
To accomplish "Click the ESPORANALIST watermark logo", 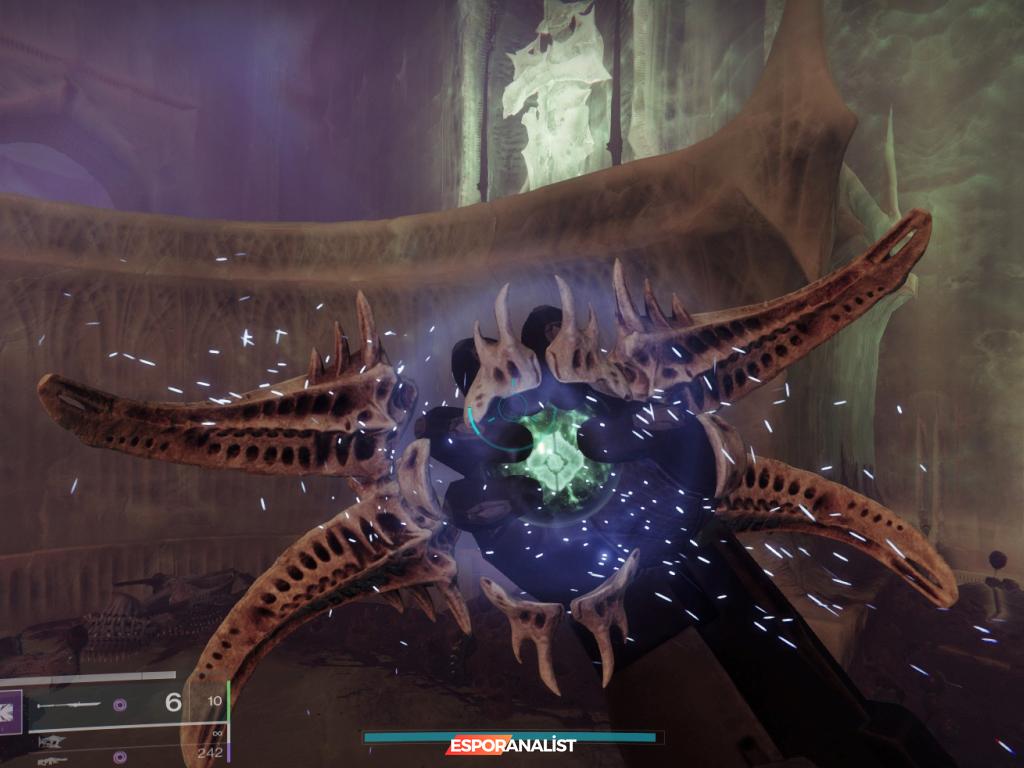I will click(x=511, y=745).
